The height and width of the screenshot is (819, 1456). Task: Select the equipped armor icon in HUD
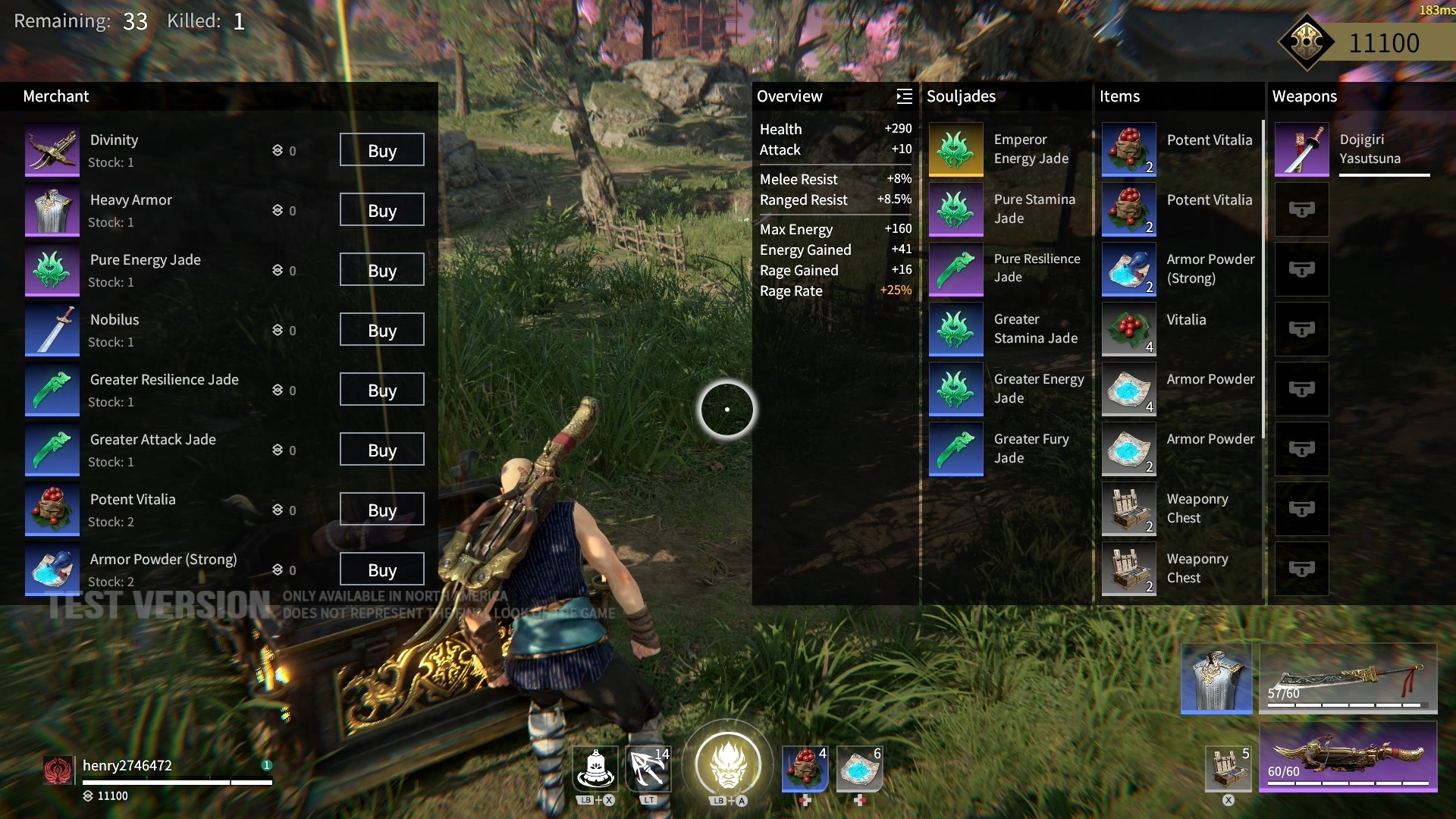click(x=1216, y=679)
